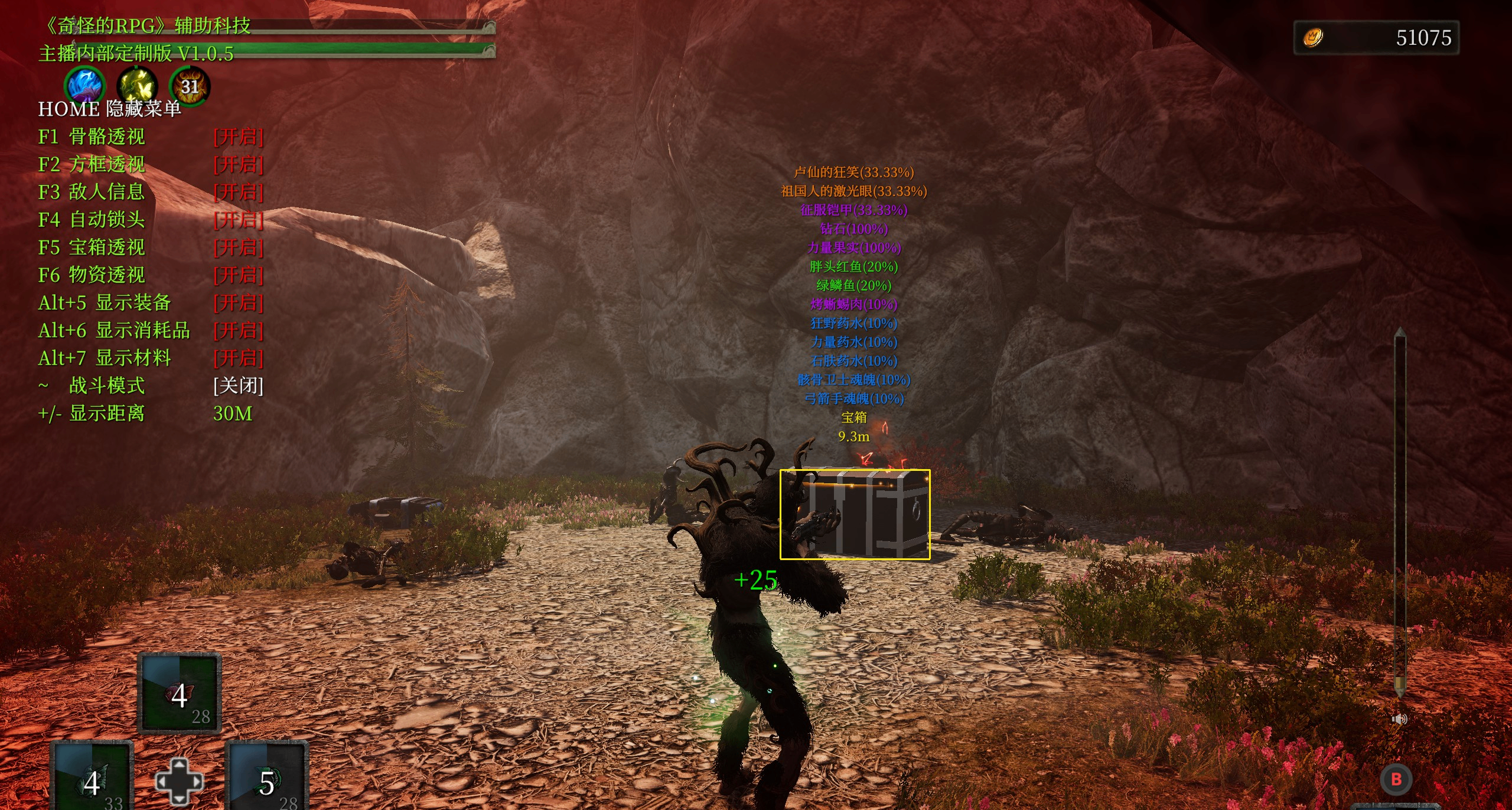Click the small speaker sound icon

[1399, 719]
